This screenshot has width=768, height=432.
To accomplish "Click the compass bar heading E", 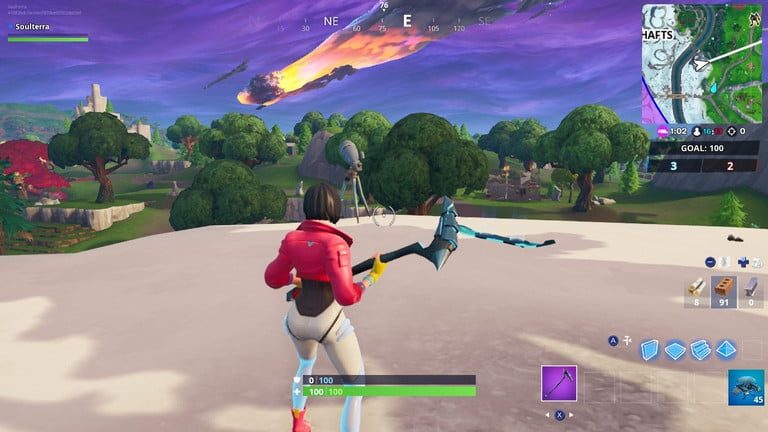I will 407,20.
